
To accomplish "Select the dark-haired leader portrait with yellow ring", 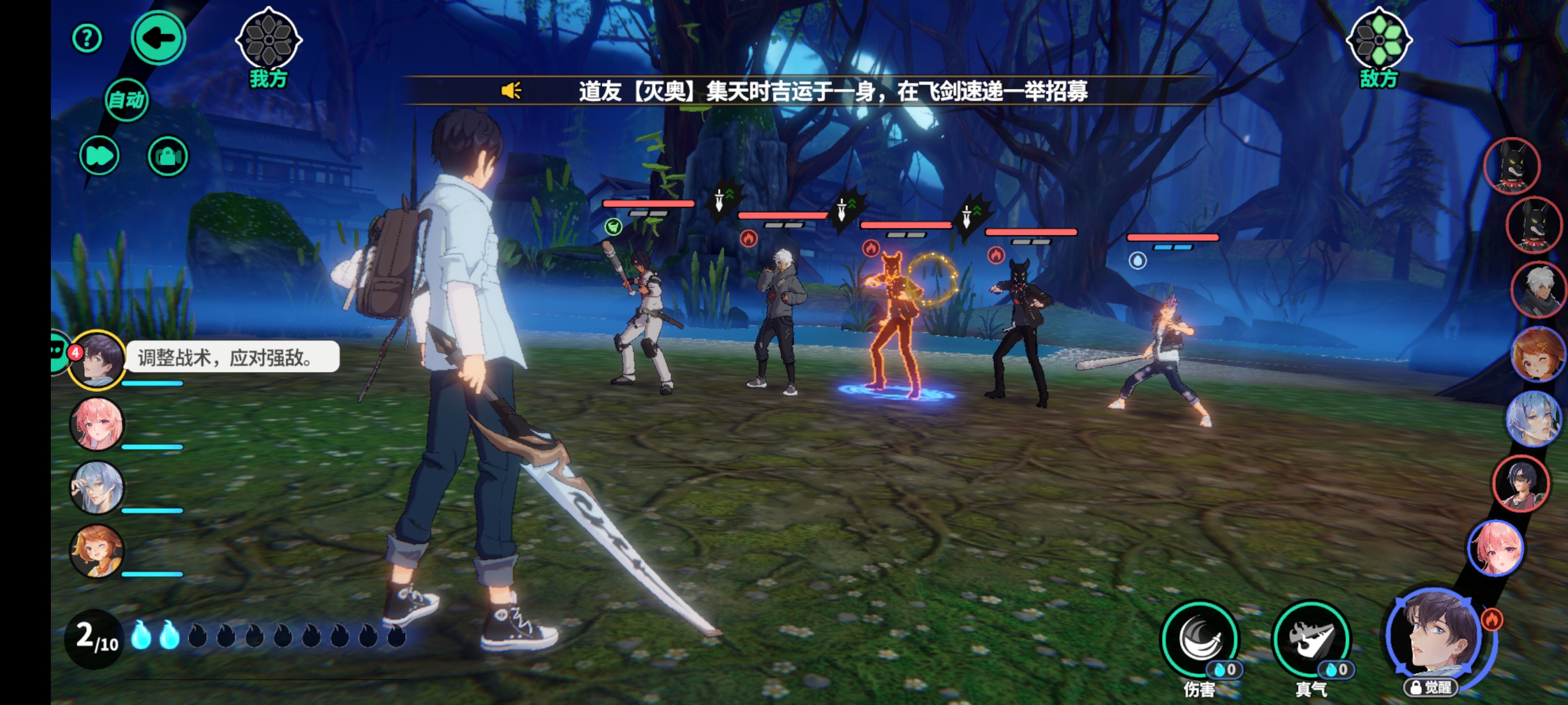I will click(x=97, y=359).
